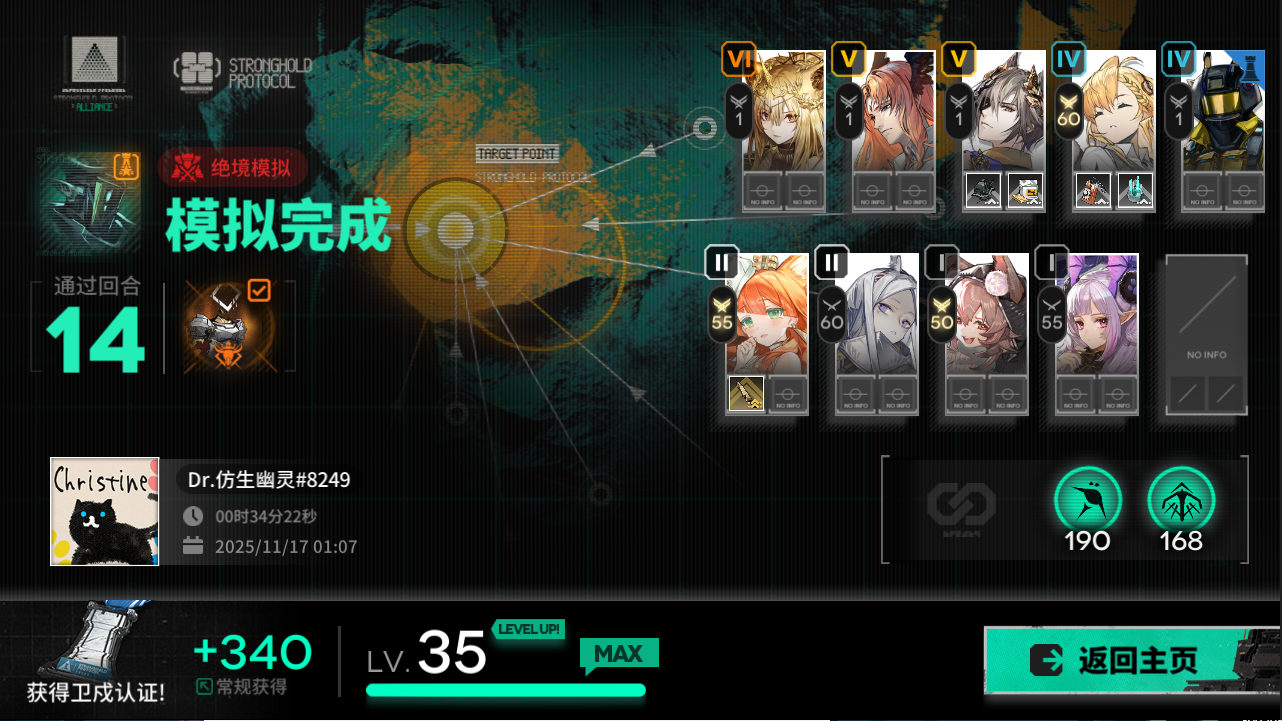Viewport: 1282px width, 721px height.
Task: View the winged synergy icon showing 168
Action: point(1181,499)
